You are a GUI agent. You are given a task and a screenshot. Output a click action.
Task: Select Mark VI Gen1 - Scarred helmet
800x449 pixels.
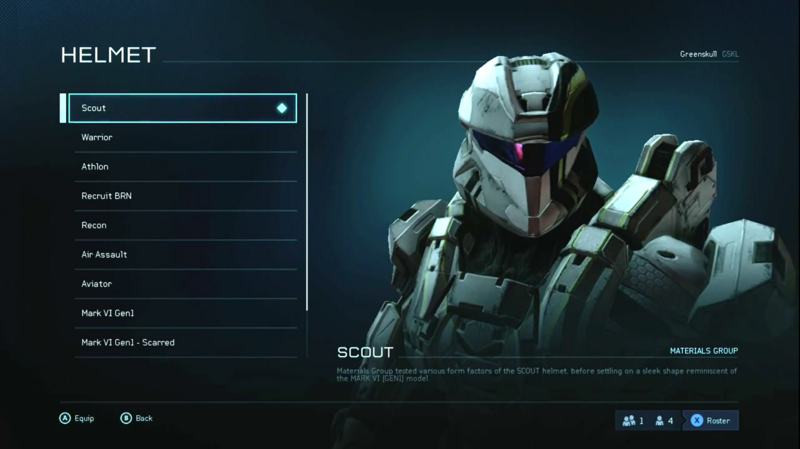click(x=180, y=342)
